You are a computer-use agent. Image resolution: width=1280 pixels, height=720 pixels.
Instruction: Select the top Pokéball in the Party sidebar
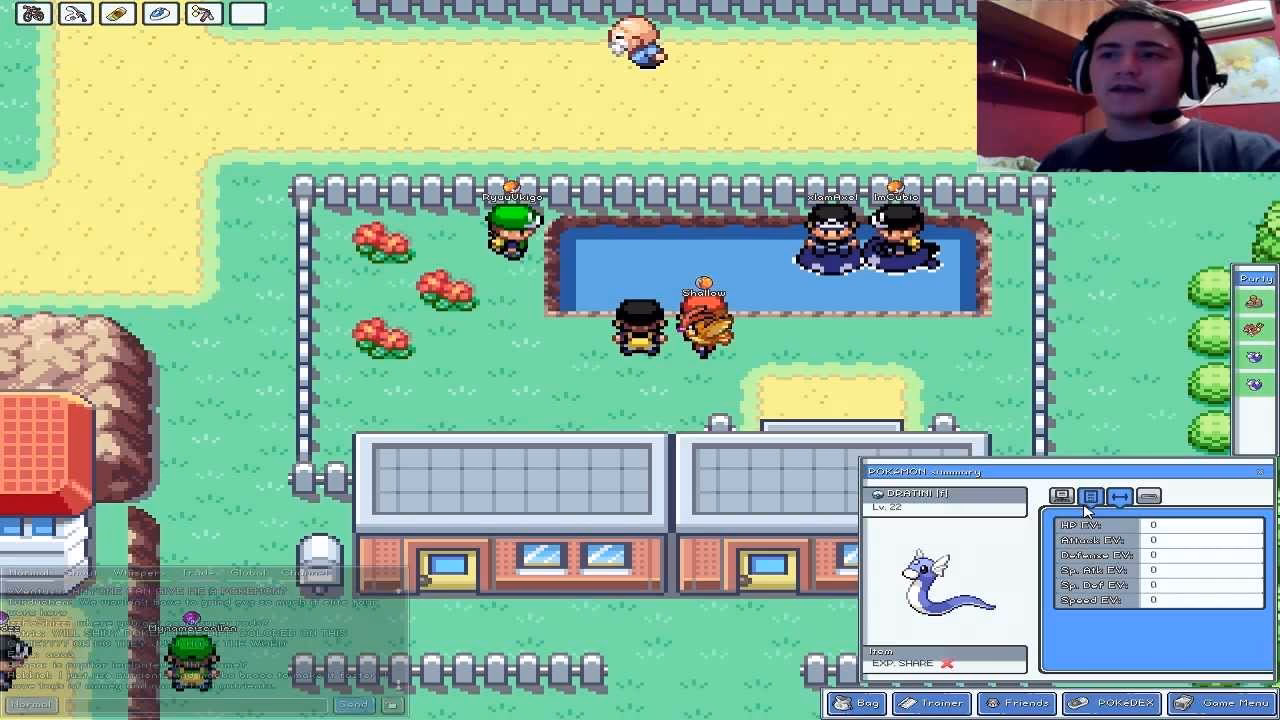(1255, 300)
